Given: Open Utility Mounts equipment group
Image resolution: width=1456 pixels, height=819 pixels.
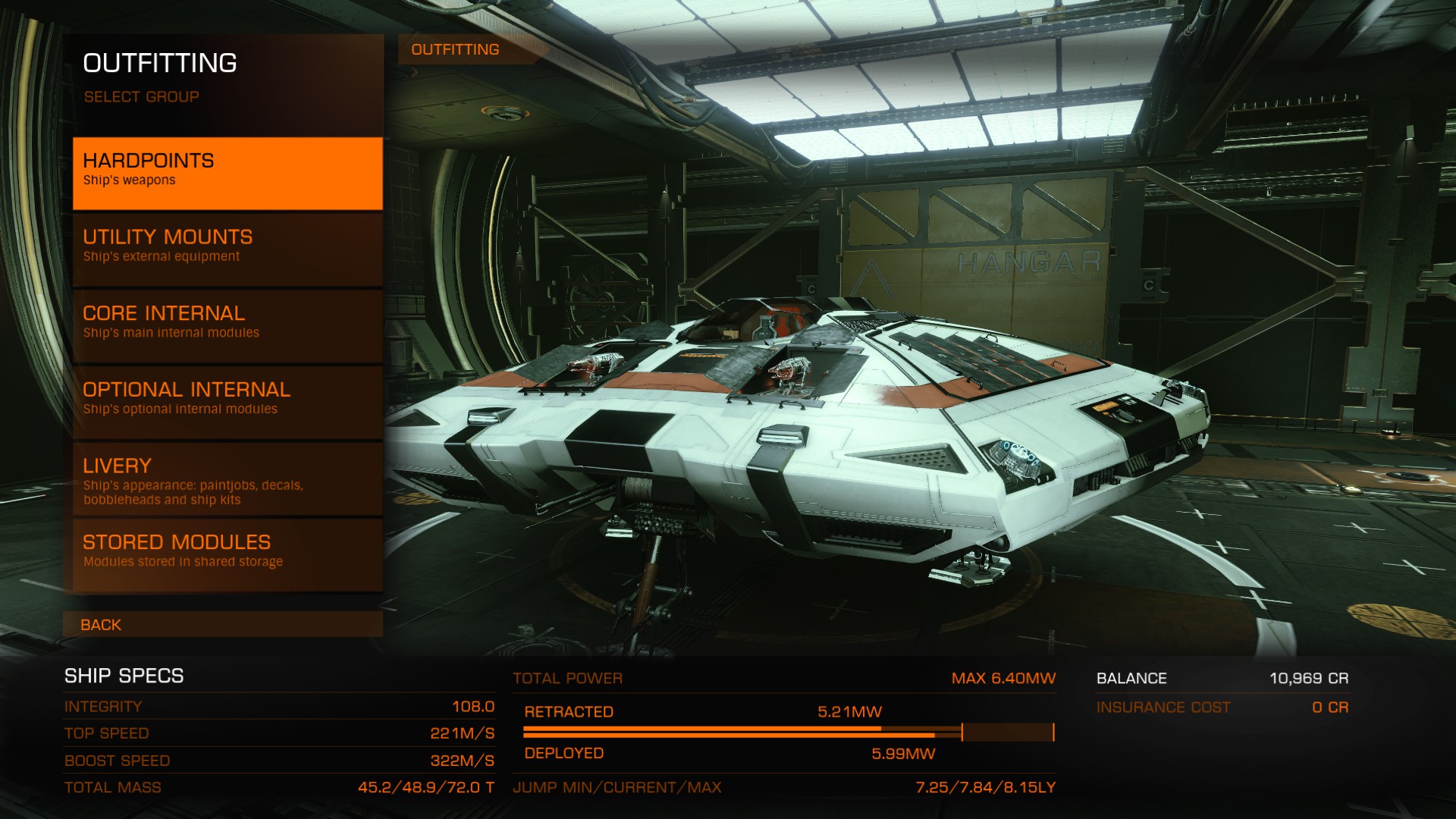Looking at the screenshot, I should 227,249.
